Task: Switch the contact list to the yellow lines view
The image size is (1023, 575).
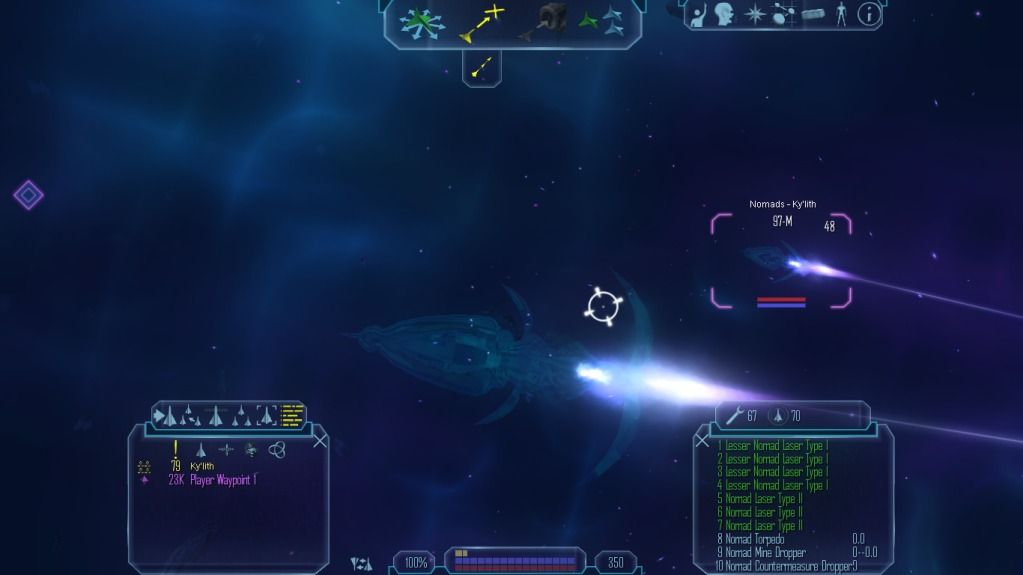Action: [292, 414]
